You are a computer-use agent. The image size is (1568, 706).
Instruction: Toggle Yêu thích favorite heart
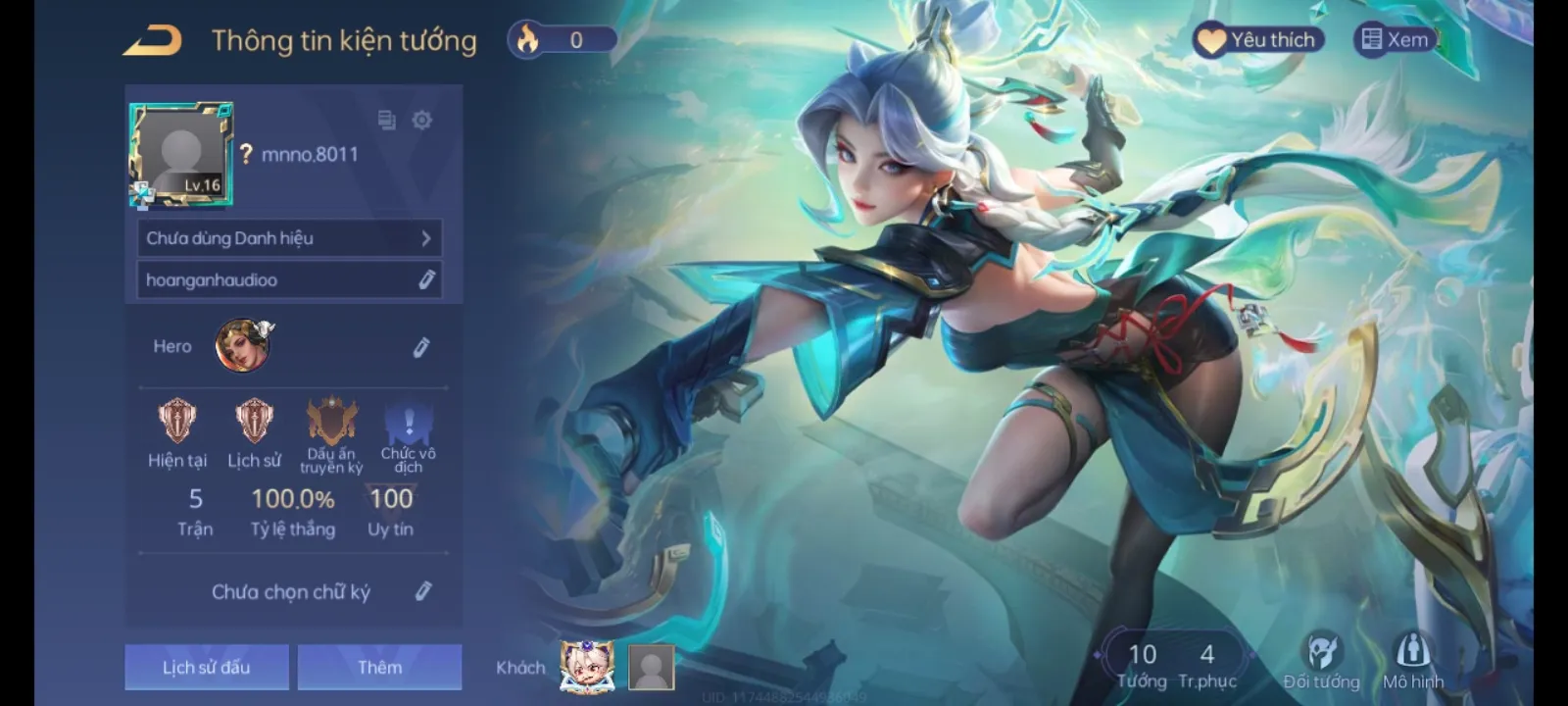1259,39
